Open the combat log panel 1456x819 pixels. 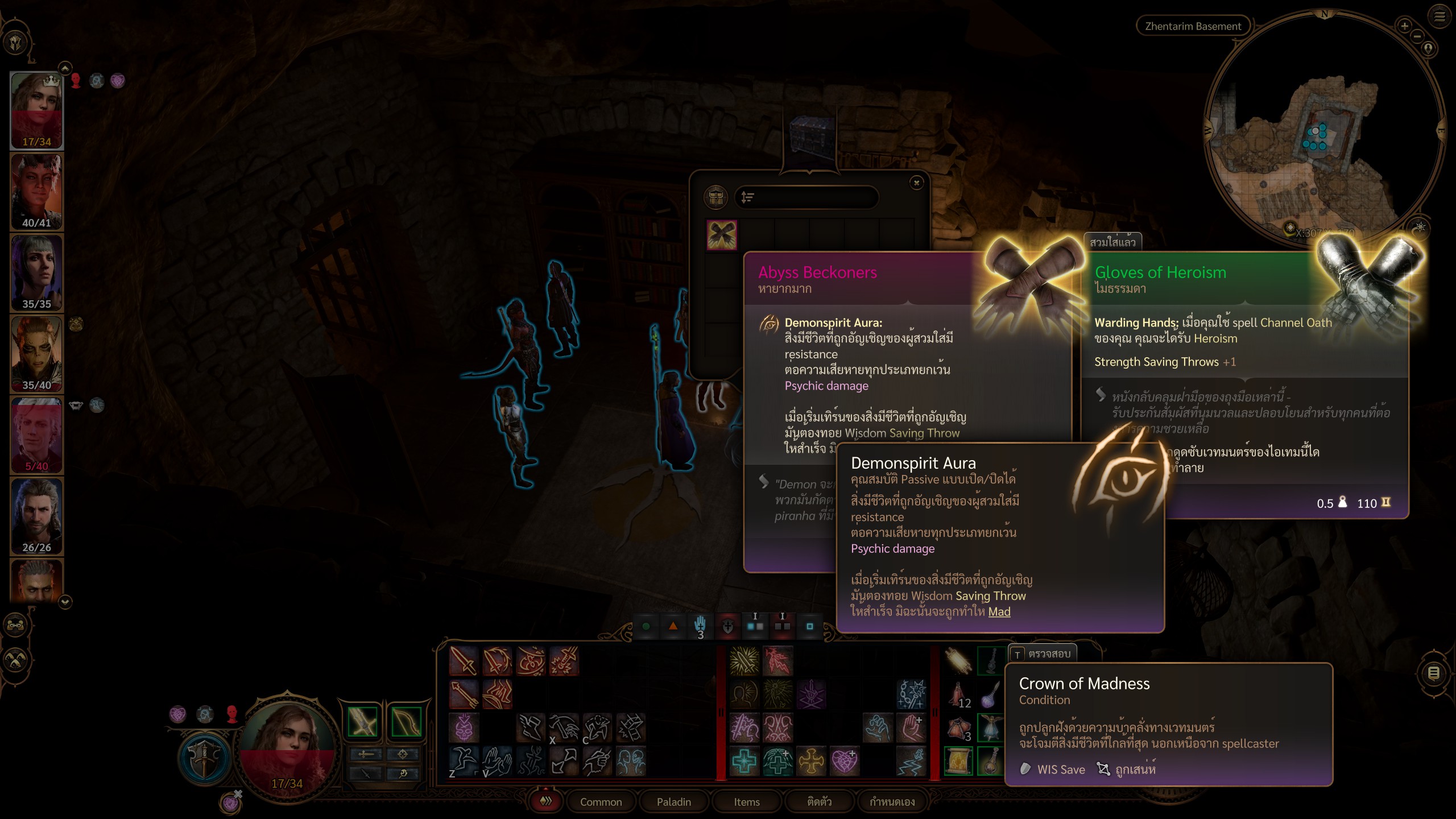click(x=1433, y=673)
